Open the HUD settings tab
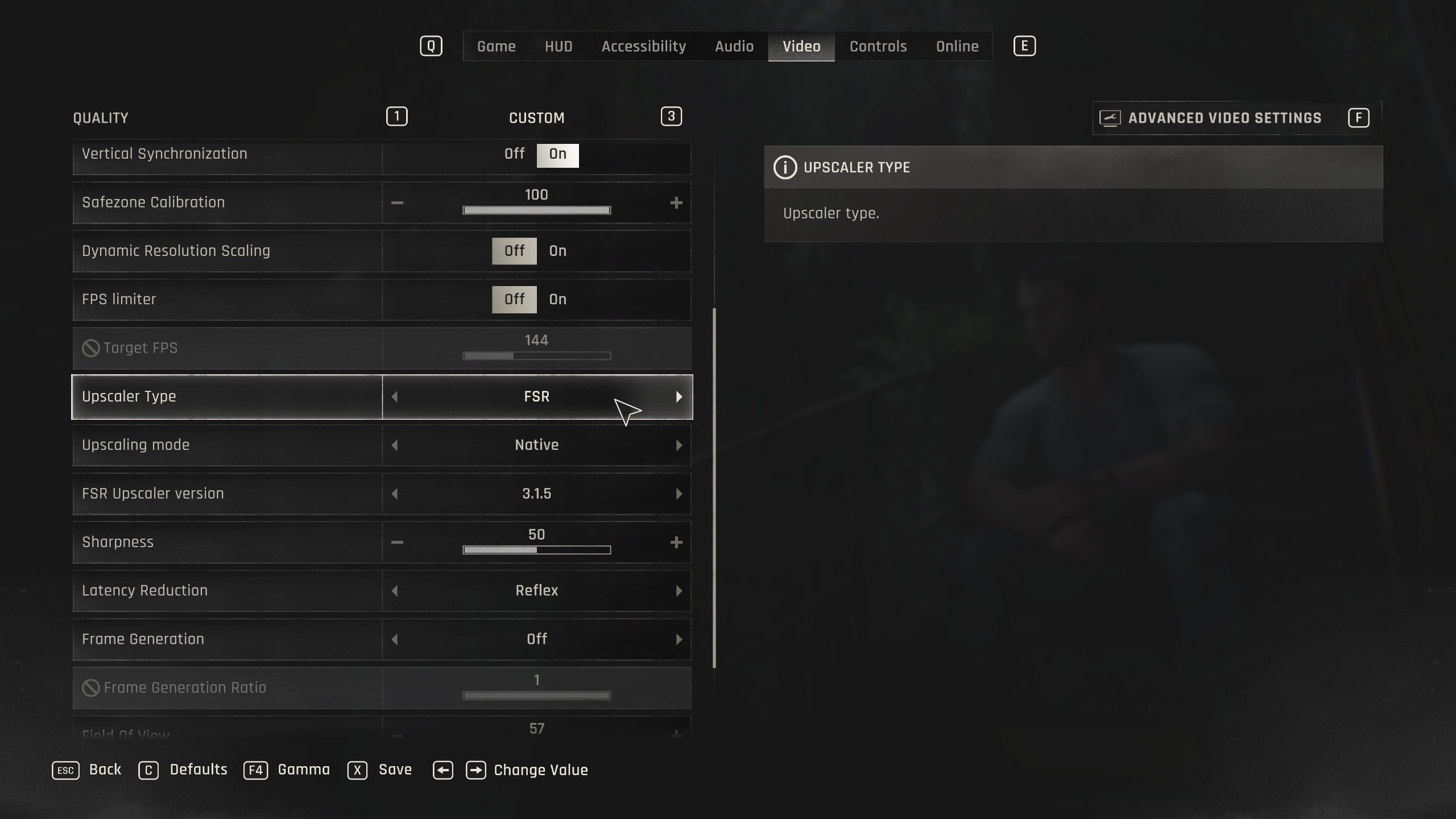Screen dimensions: 1456x819 [x=559, y=47]
